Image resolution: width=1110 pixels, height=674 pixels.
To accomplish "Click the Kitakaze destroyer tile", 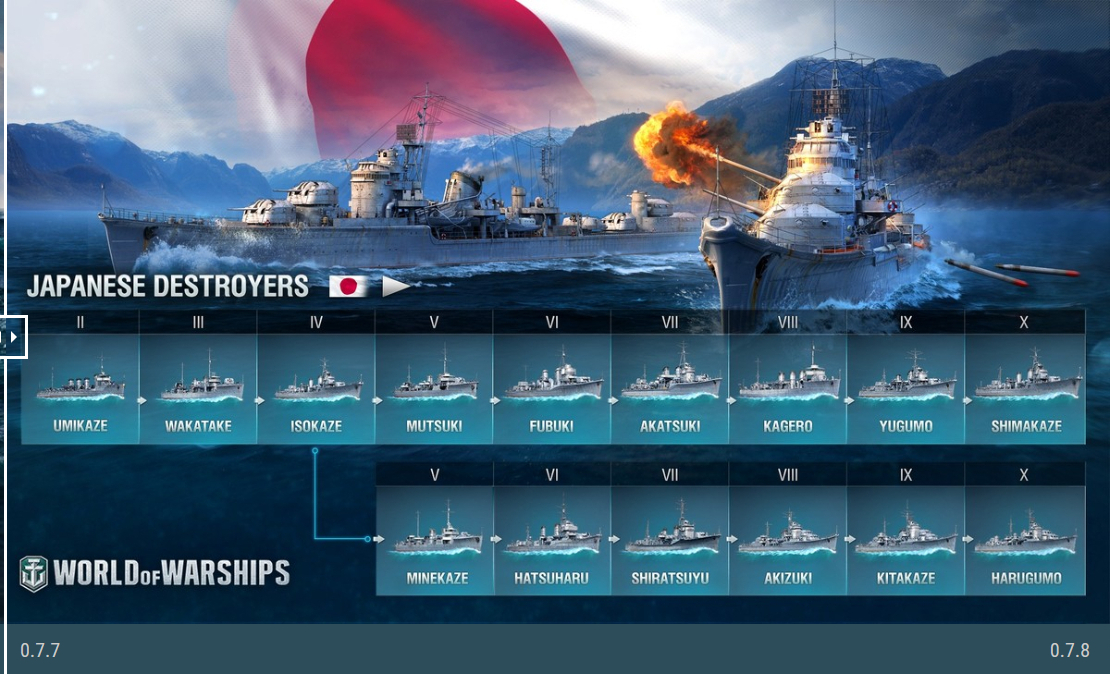I will pyautogui.click(x=906, y=540).
